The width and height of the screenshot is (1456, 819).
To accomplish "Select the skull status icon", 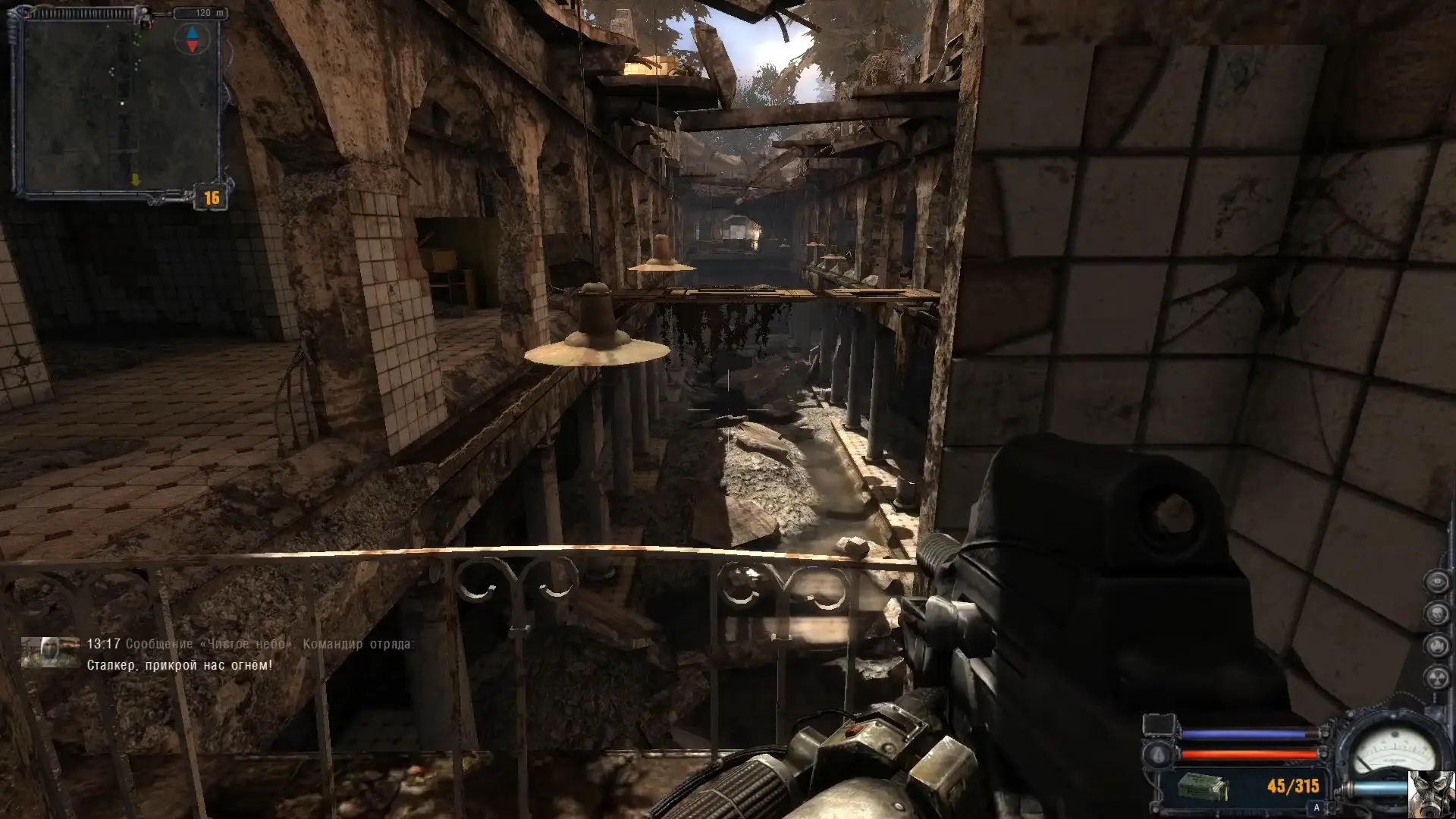I will (x=1436, y=613).
